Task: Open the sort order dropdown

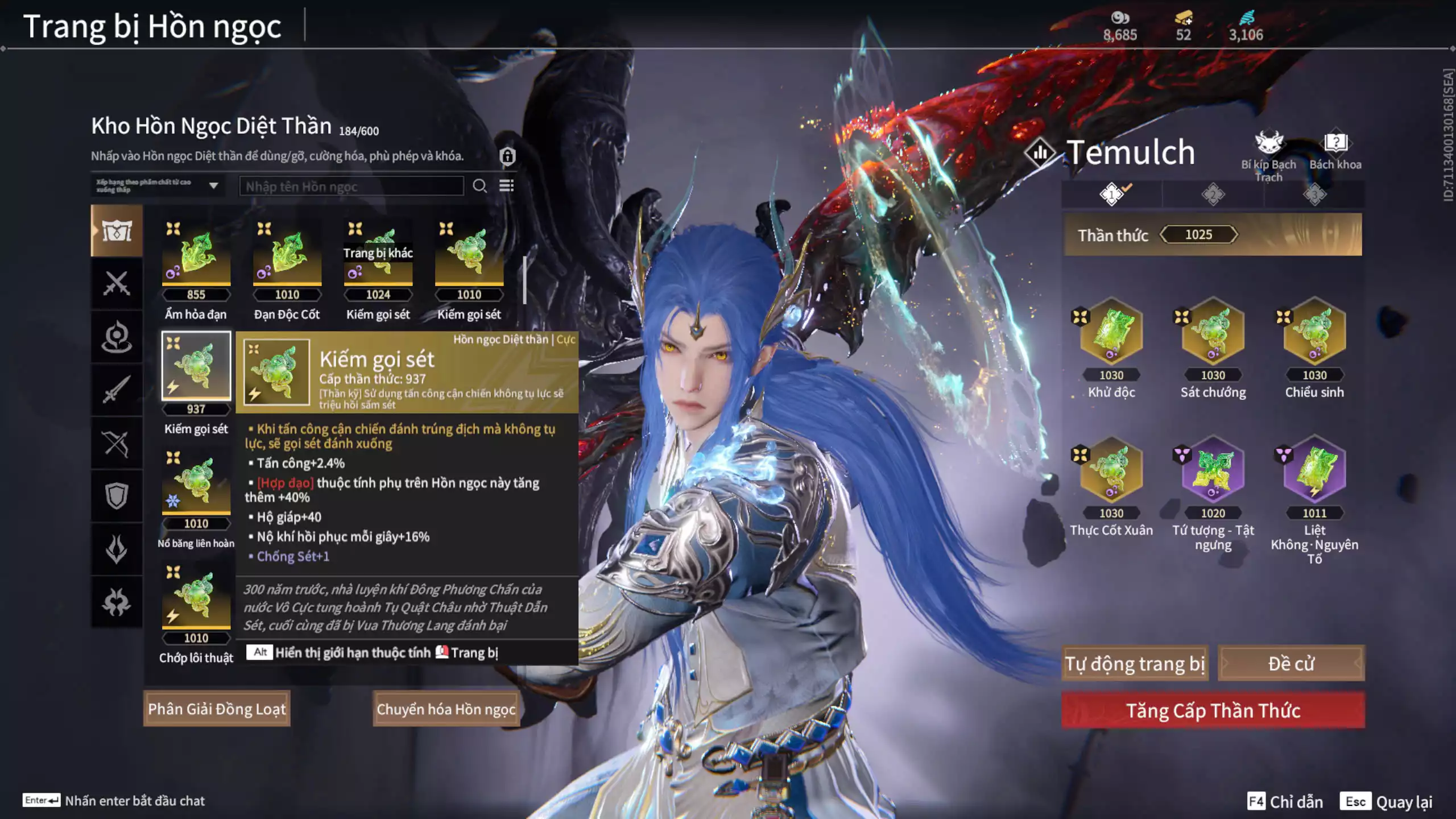Action: click(158, 186)
